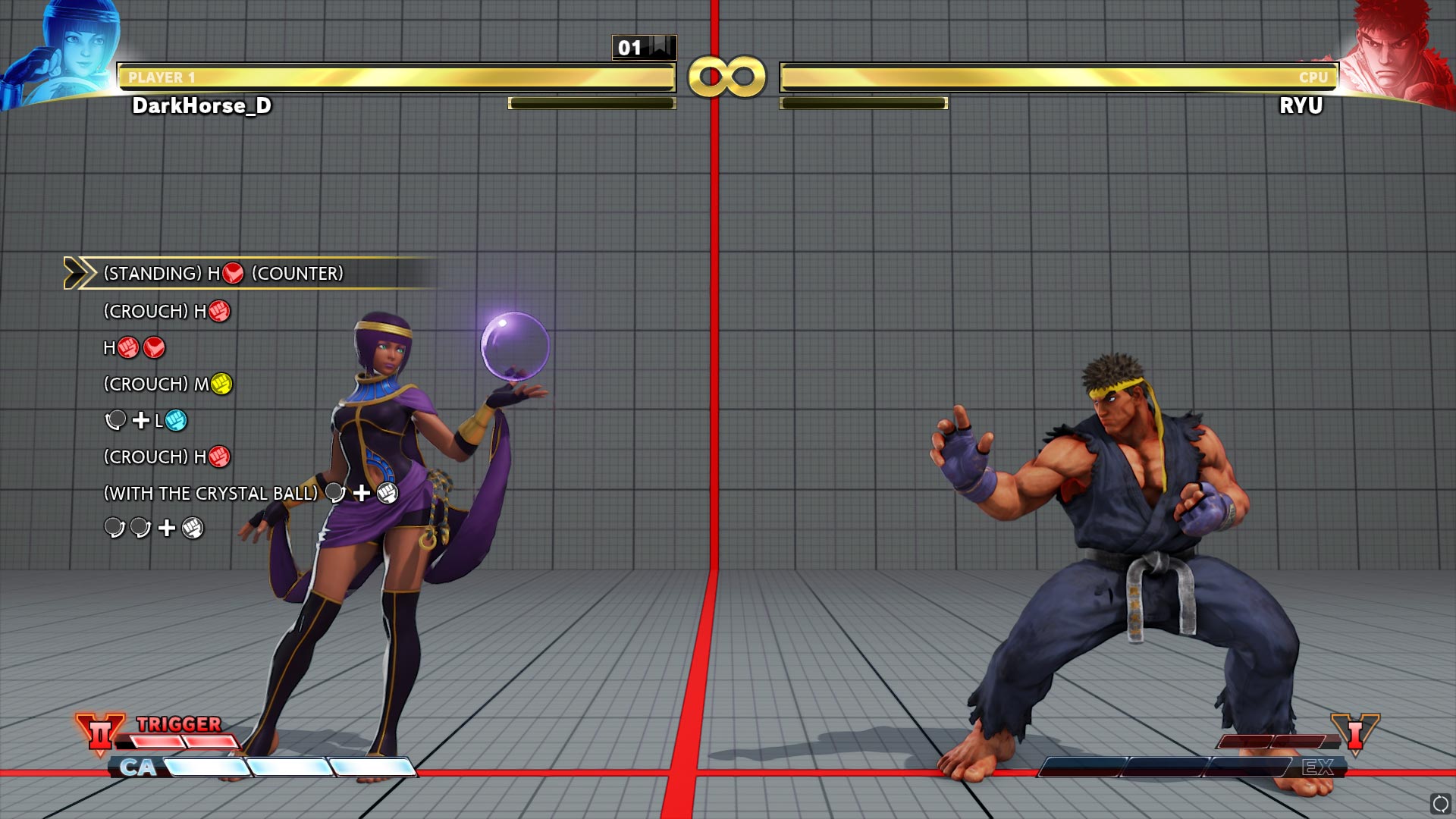This screenshot has width=1456, height=819.
Task: Select the blue light kick input icon
Action: pos(175,421)
